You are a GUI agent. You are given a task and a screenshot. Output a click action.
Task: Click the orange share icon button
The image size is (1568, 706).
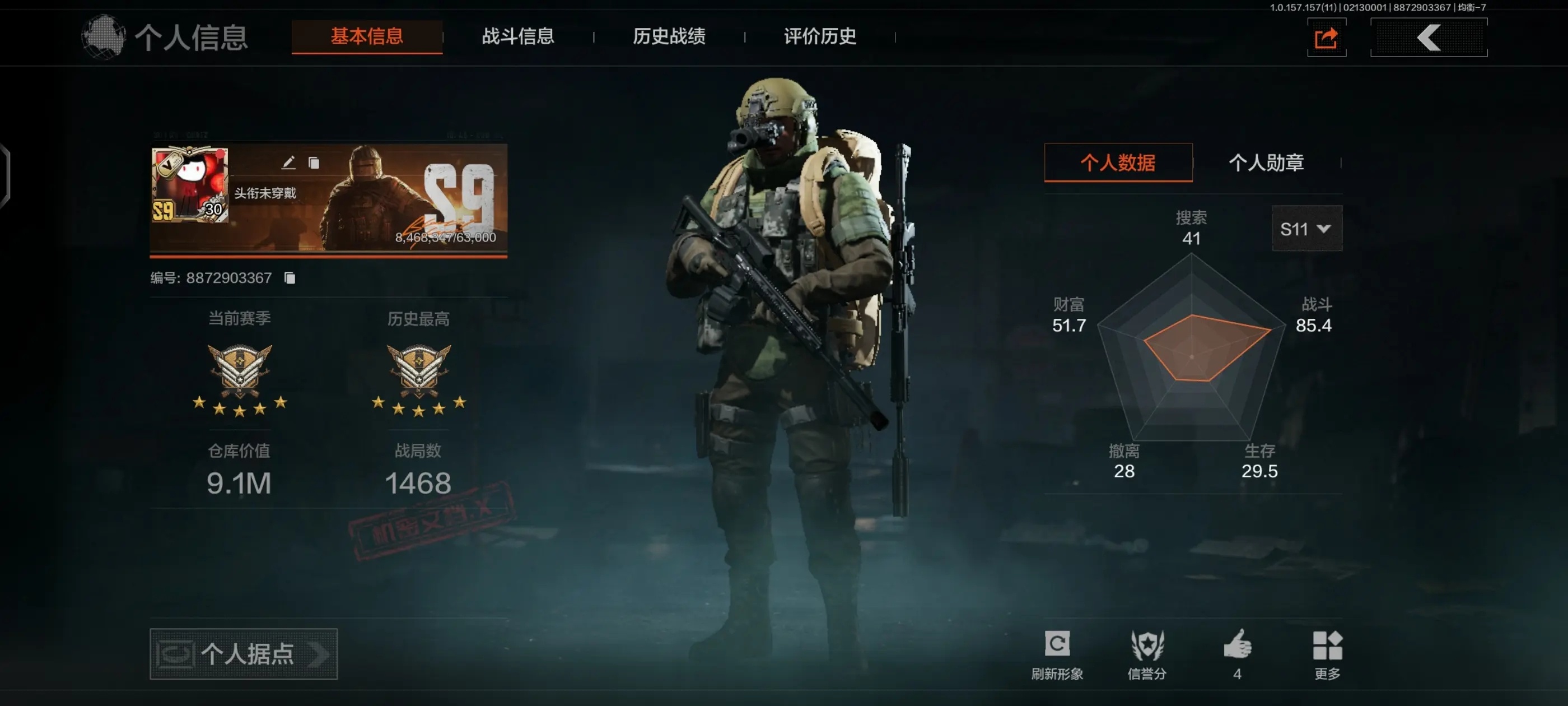point(1326,38)
